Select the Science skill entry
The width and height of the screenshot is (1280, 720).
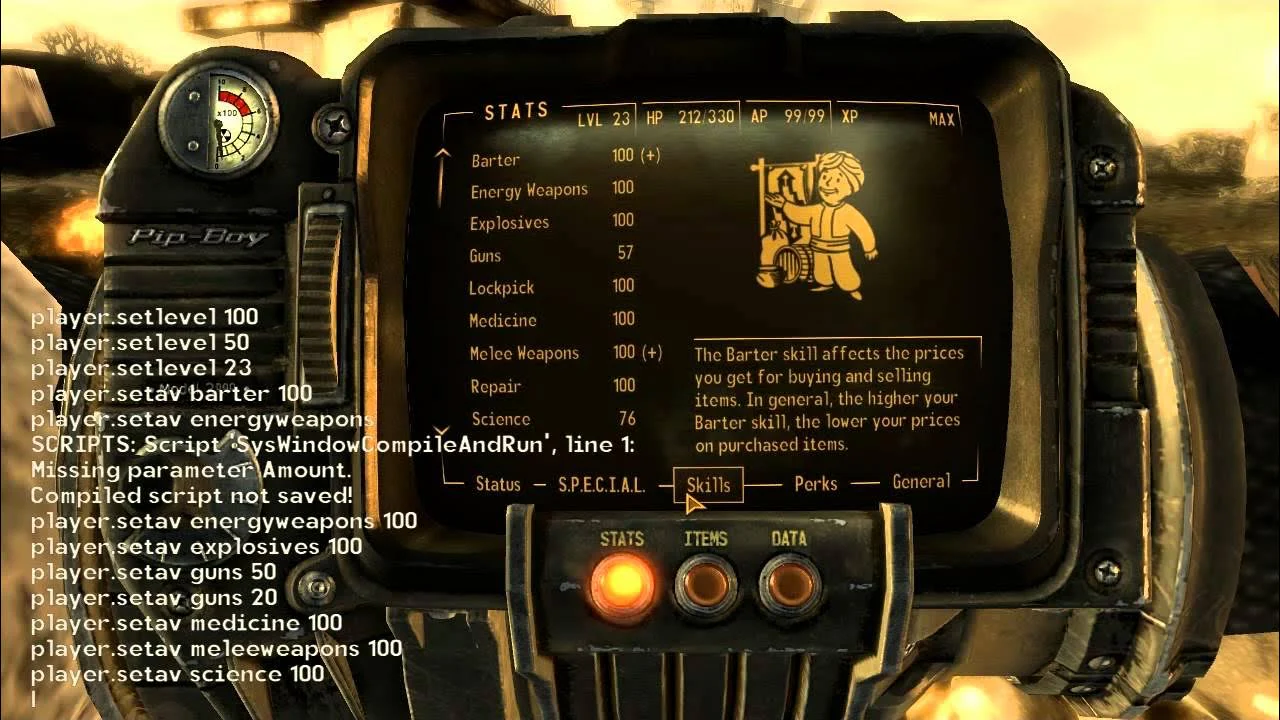point(501,419)
